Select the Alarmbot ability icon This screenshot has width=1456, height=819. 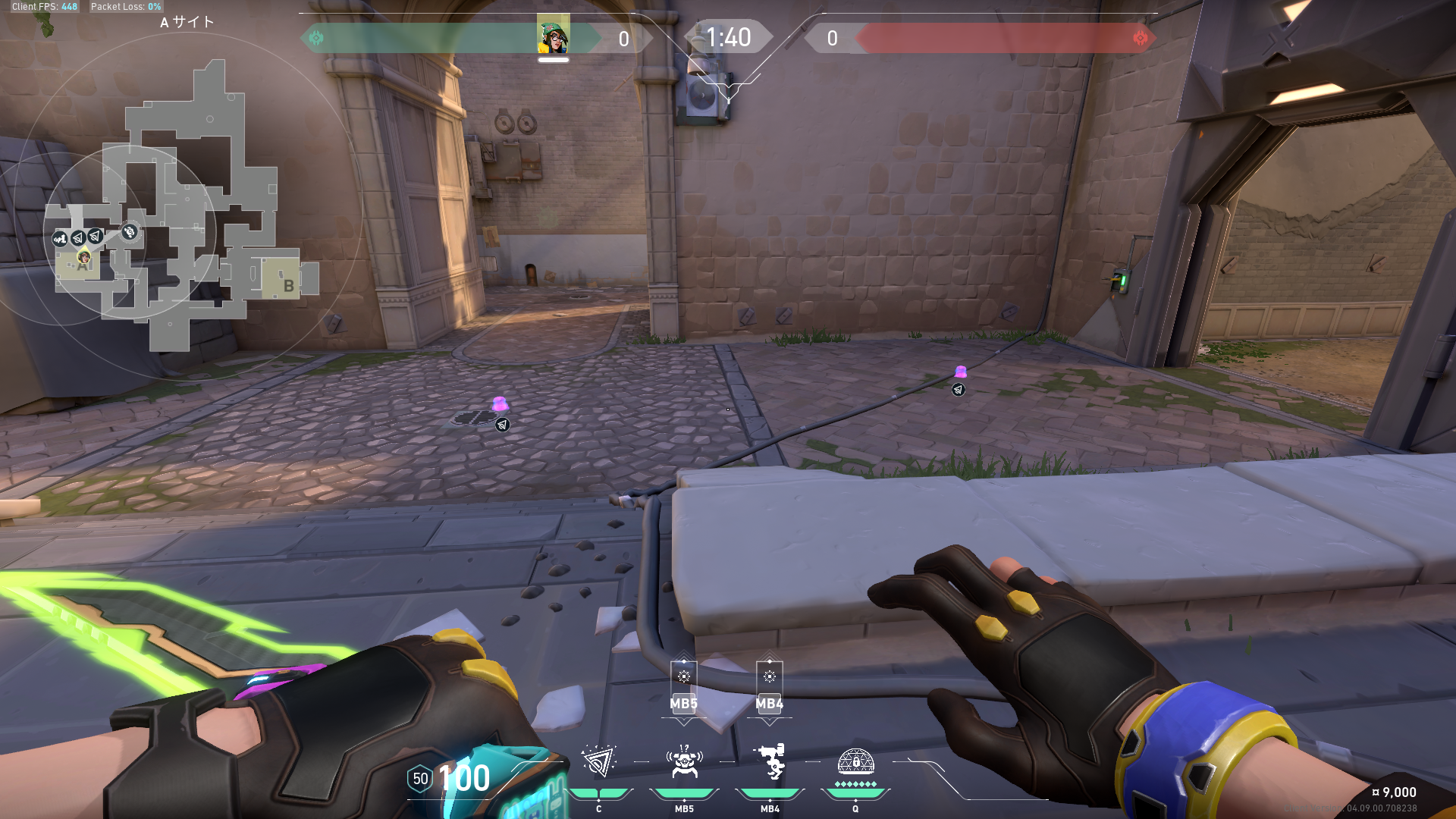coord(684,762)
